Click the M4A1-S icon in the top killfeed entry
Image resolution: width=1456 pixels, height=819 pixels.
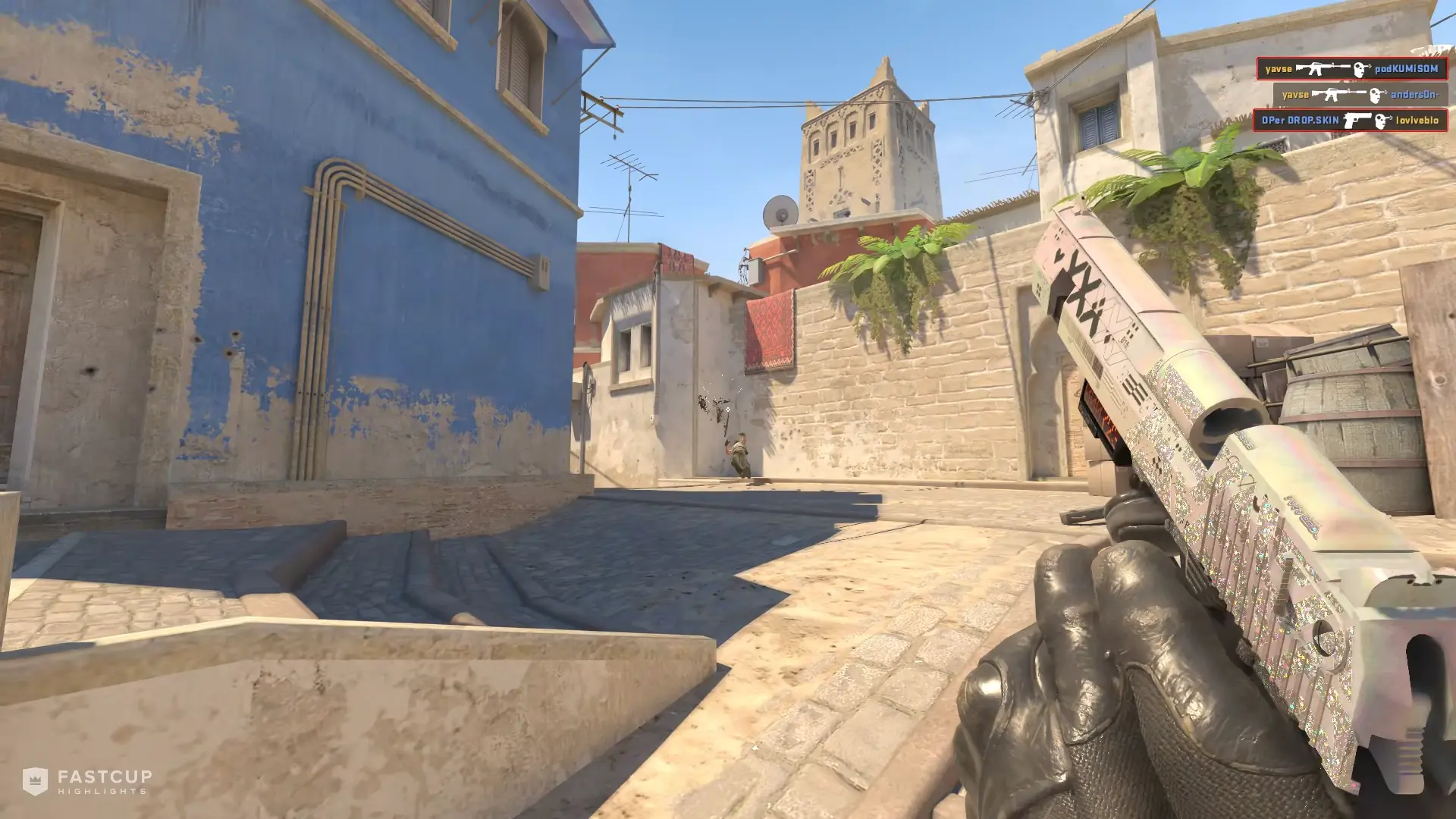pos(1323,69)
